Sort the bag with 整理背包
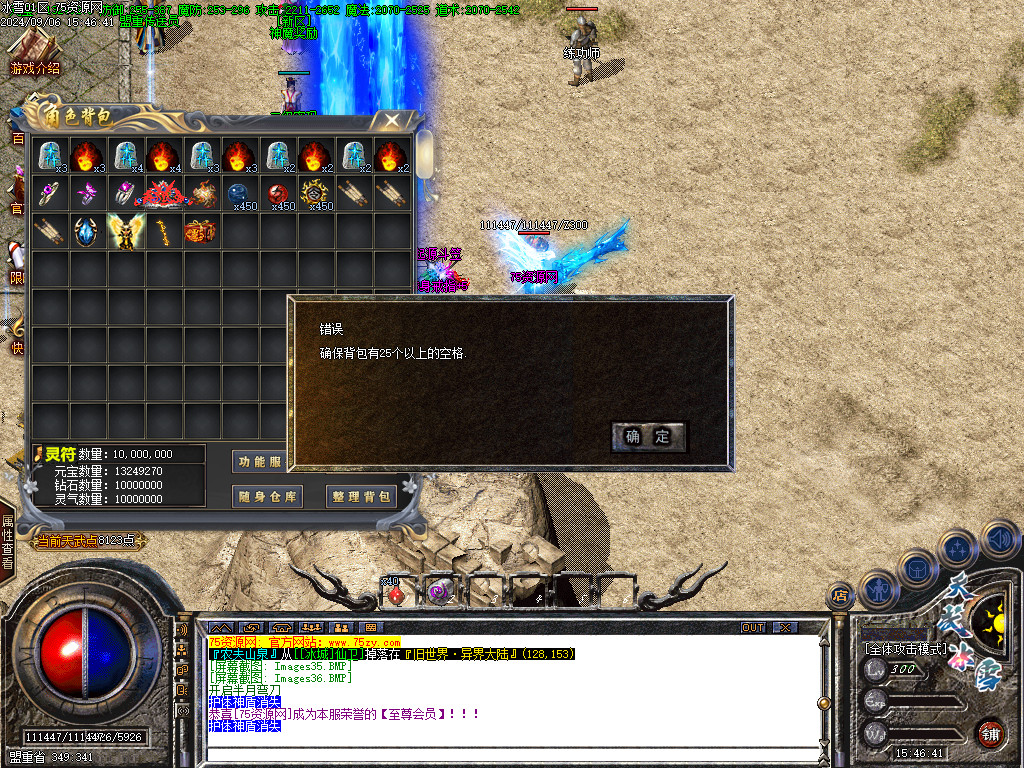The width and height of the screenshot is (1024, 768). tap(361, 496)
